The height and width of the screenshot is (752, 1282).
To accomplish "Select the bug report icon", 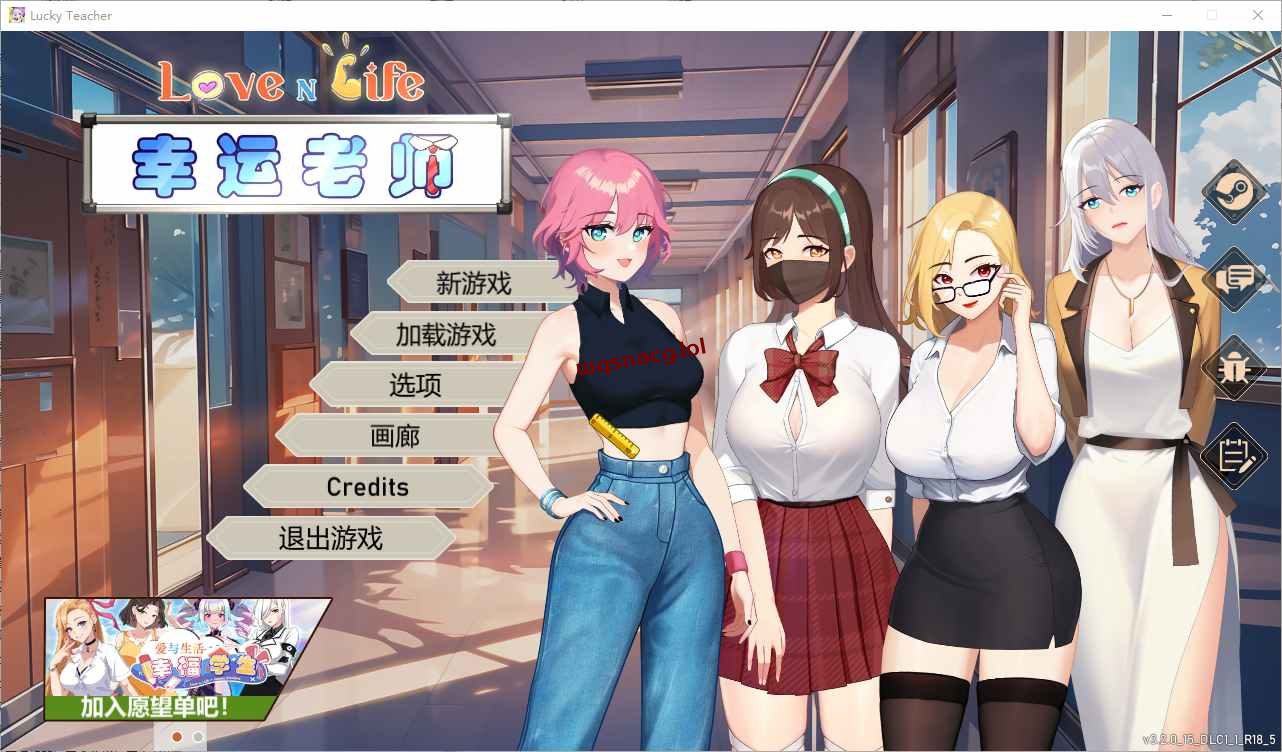I will [1232, 368].
